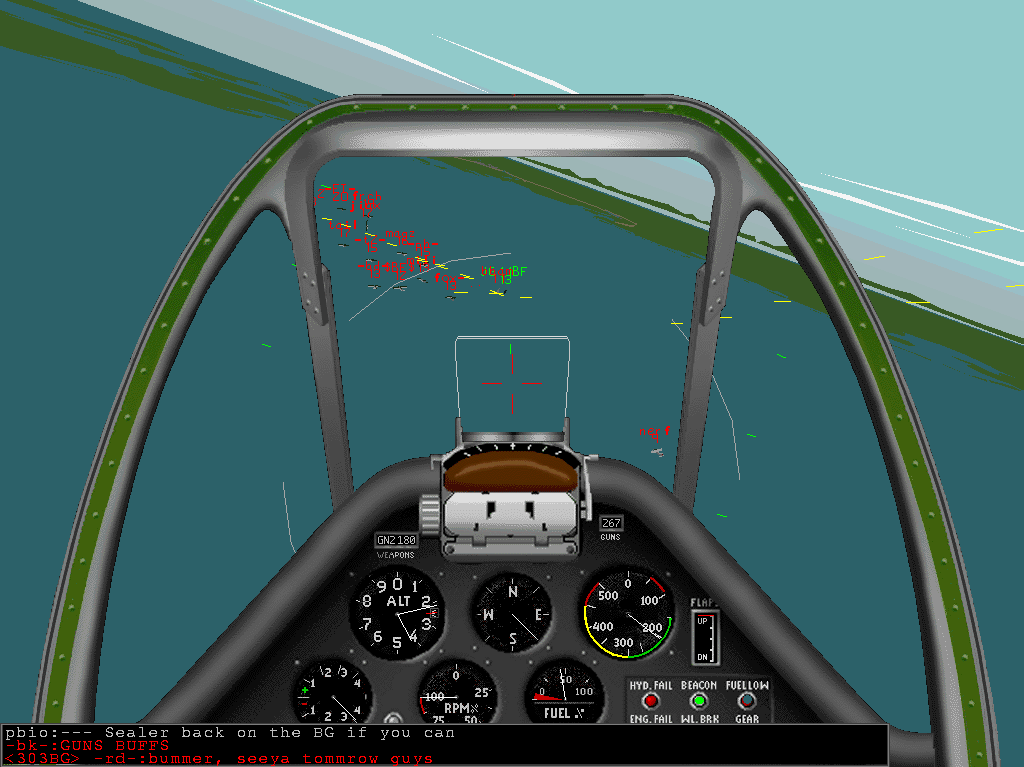Click the radio chat message box
The height and width of the screenshot is (767, 1024).
coord(444,745)
